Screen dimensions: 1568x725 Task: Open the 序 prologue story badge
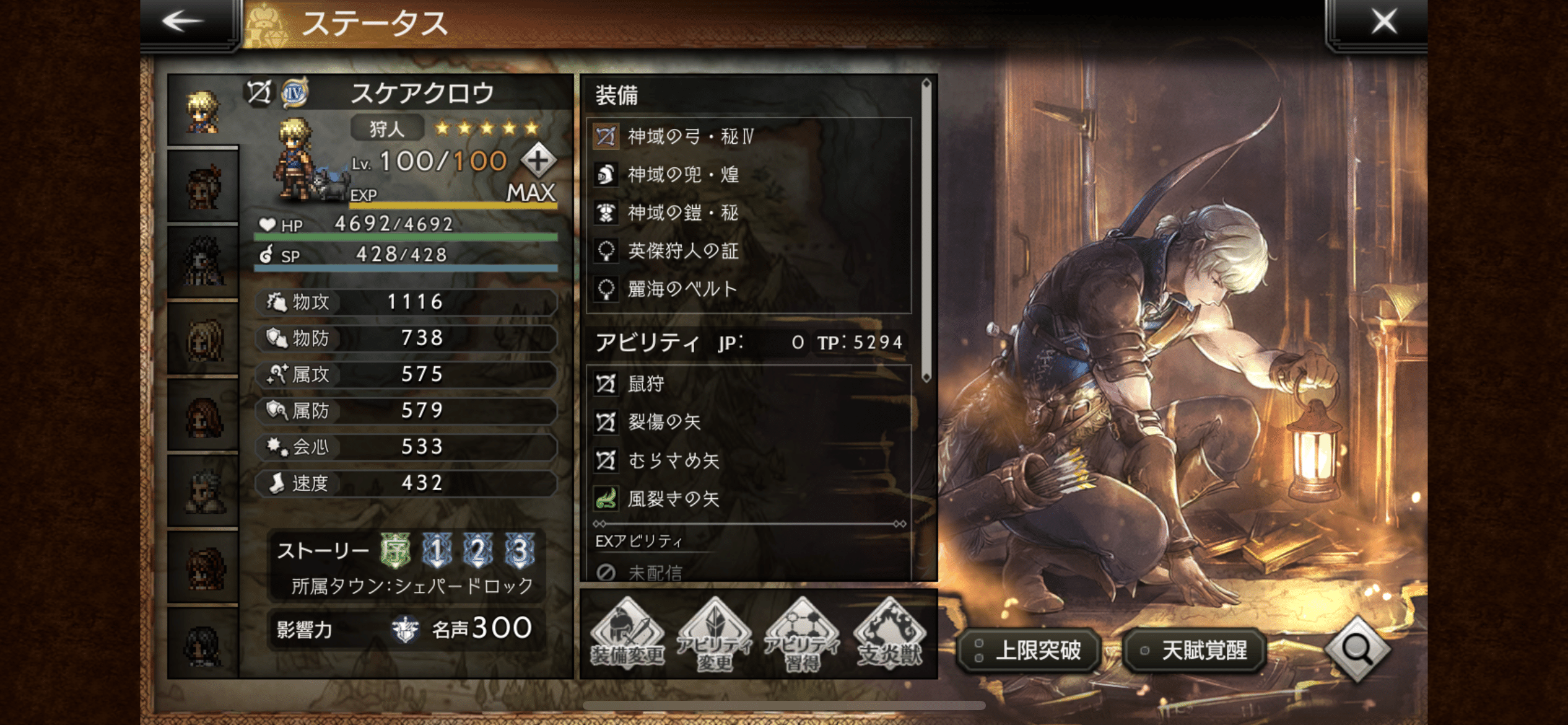(x=395, y=550)
